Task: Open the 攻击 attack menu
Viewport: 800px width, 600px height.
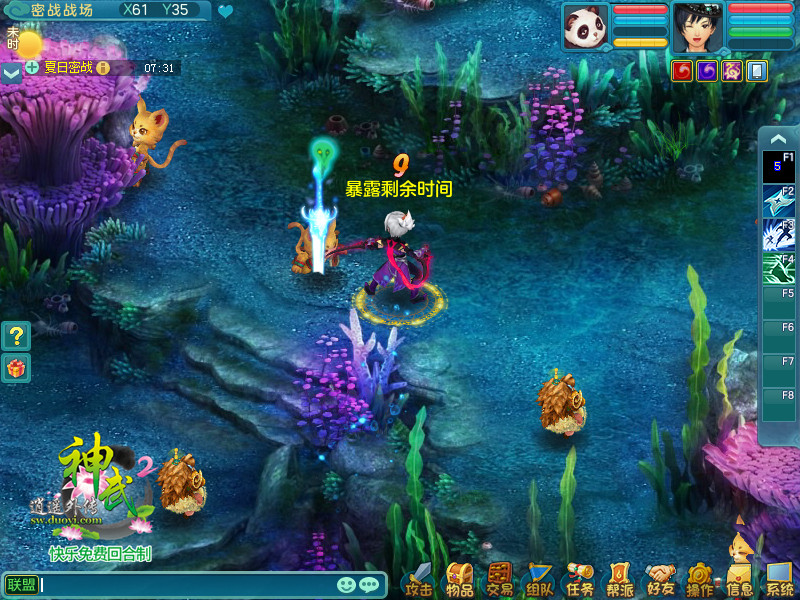Action: [x=419, y=579]
